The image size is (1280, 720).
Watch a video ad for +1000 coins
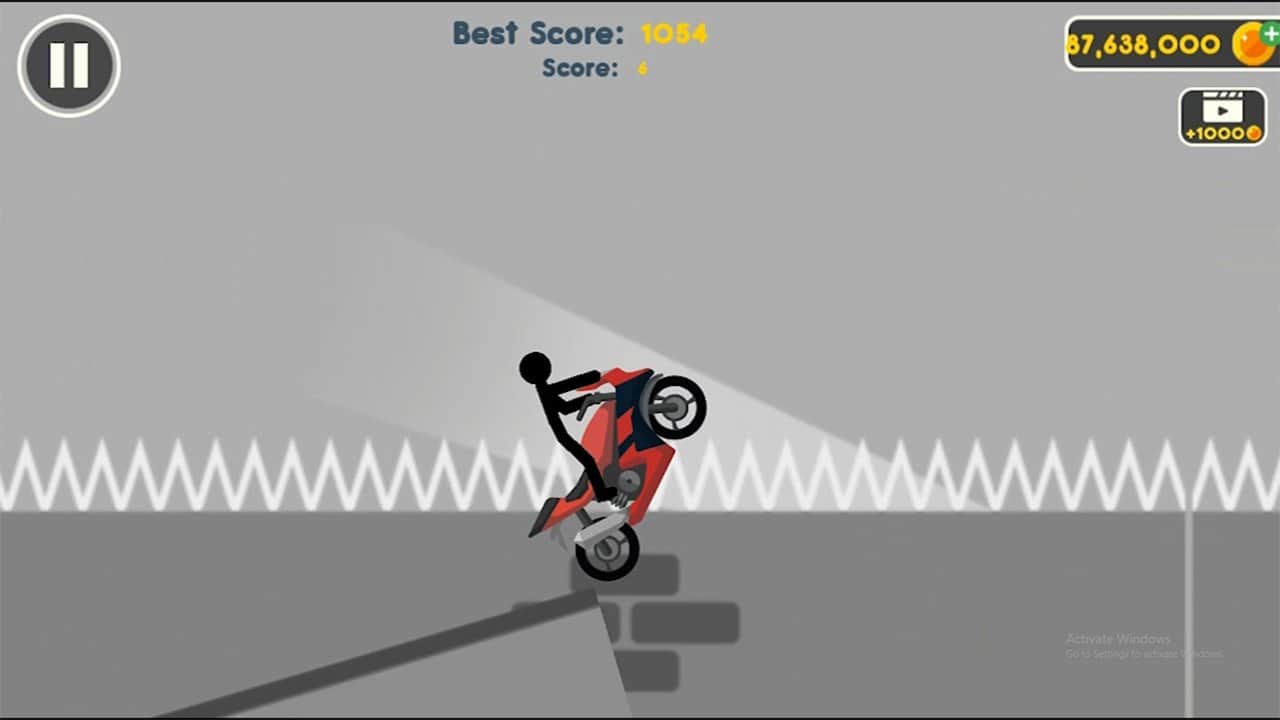click(x=1221, y=115)
